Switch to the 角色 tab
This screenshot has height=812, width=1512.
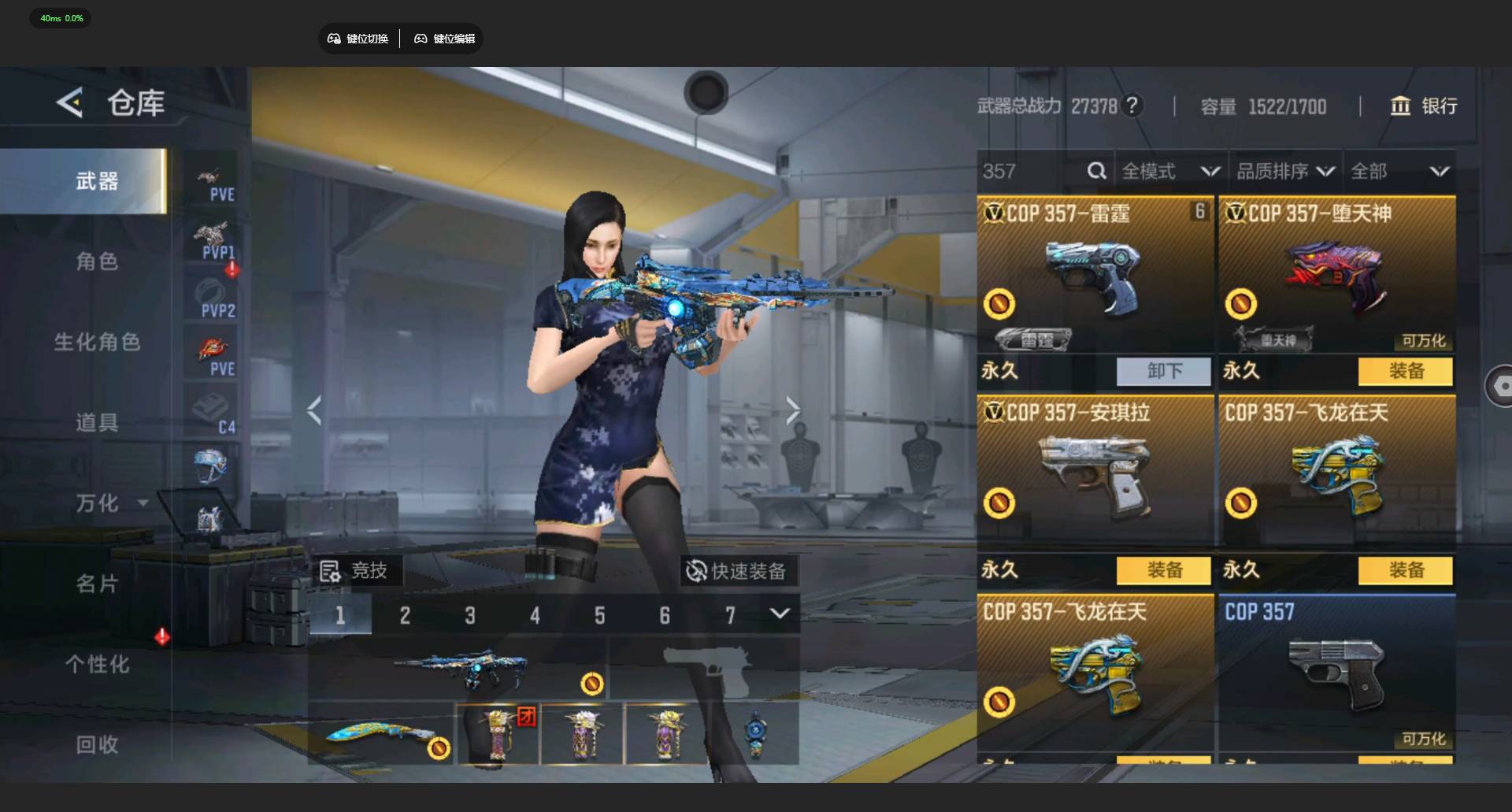[97, 261]
